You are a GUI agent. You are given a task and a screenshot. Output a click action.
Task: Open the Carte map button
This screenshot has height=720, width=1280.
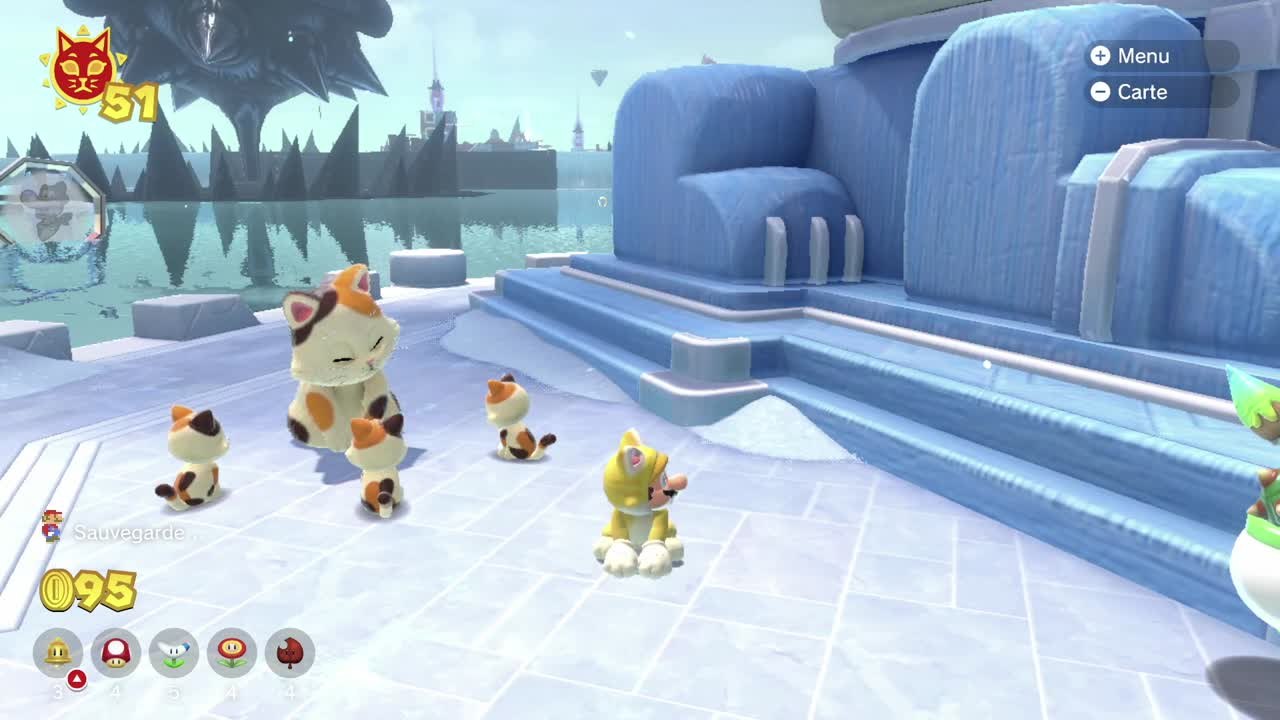tap(1160, 92)
